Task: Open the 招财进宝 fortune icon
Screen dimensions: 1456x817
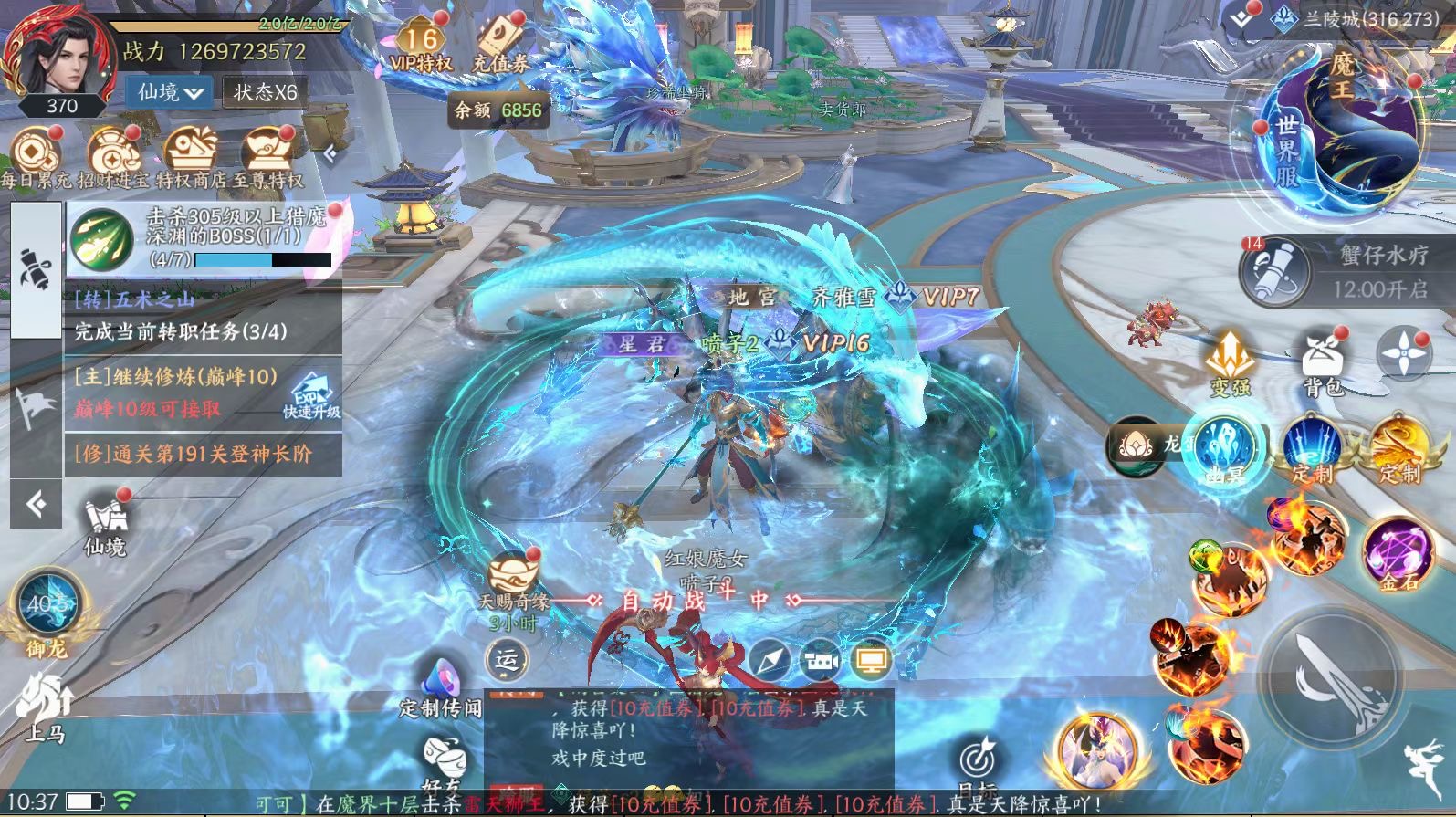Action: [113, 157]
